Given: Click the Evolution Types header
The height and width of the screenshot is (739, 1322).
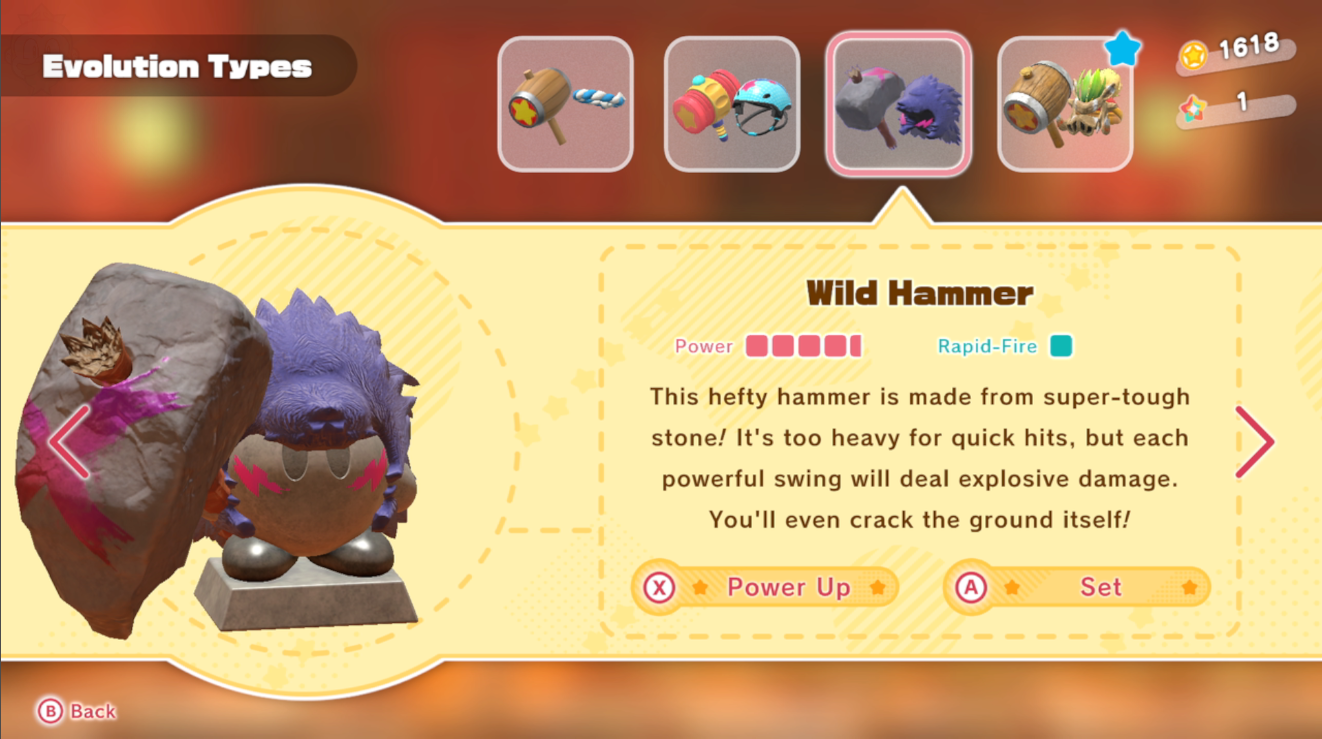Looking at the screenshot, I should click(x=178, y=66).
